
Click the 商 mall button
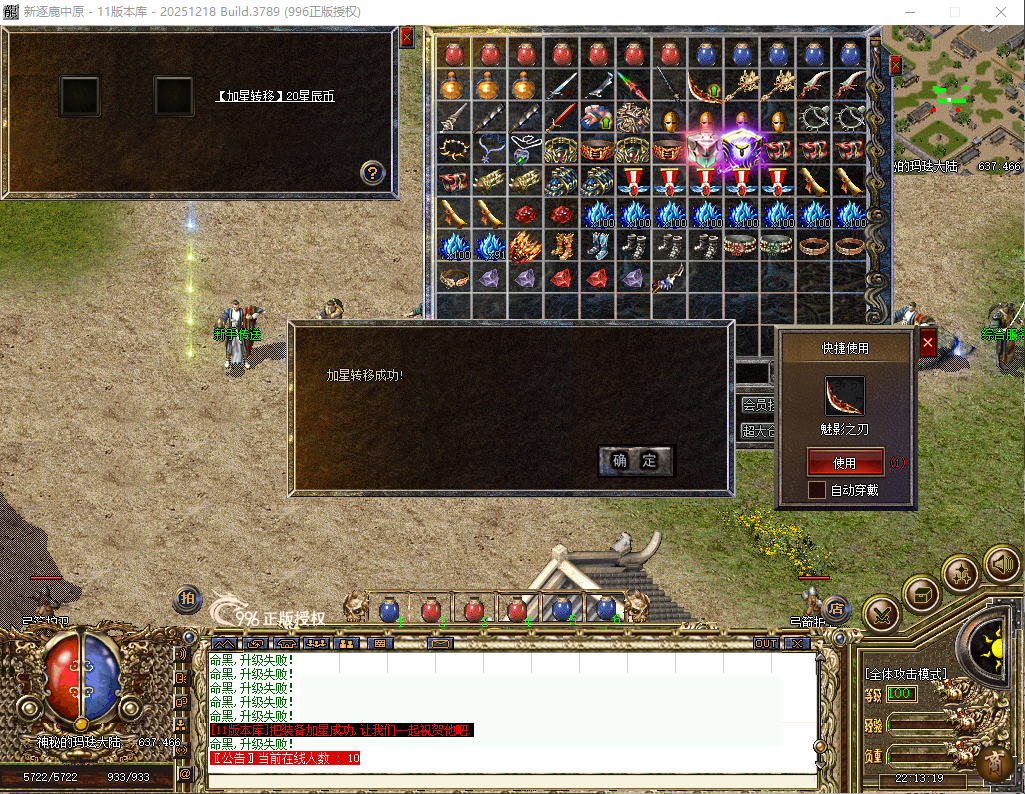pyautogui.click(x=995, y=763)
